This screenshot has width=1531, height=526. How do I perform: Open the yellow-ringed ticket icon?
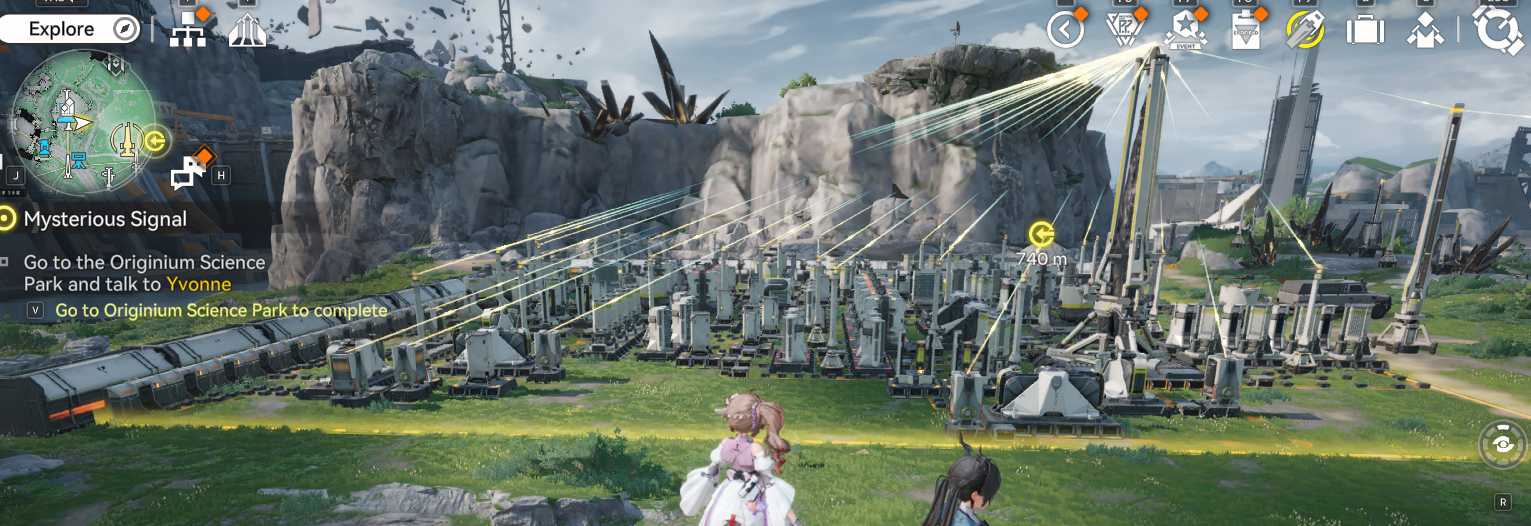(x=1305, y=30)
